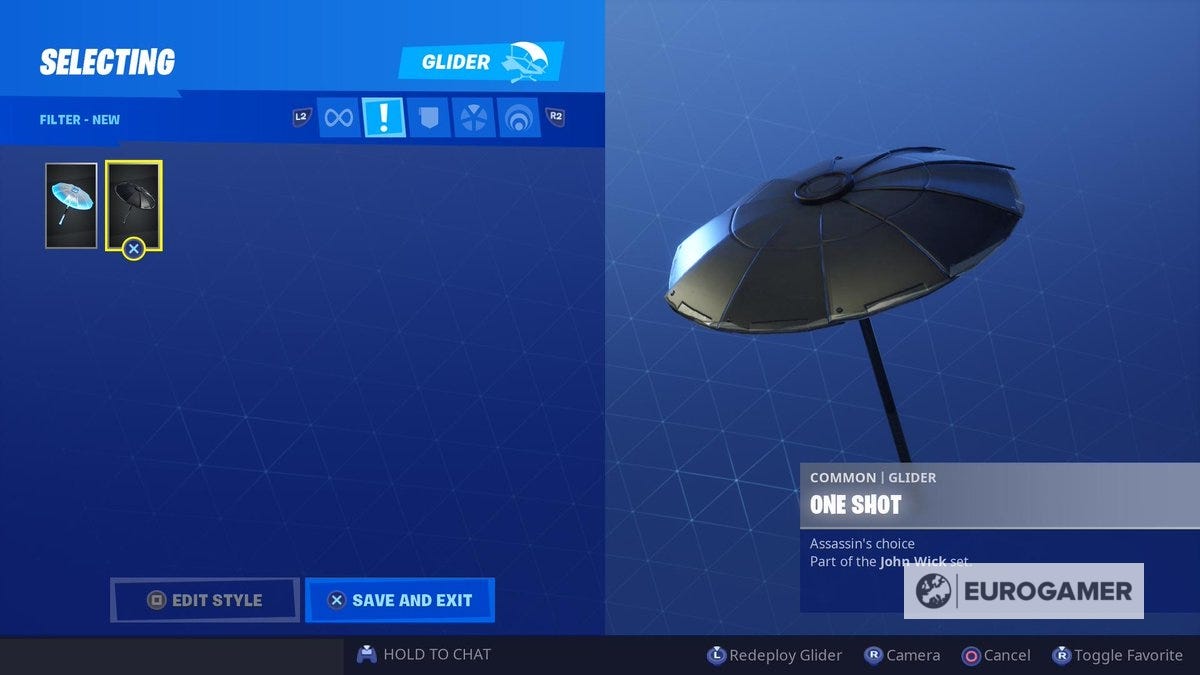Toggle Favorite for this glider

[1117, 656]
